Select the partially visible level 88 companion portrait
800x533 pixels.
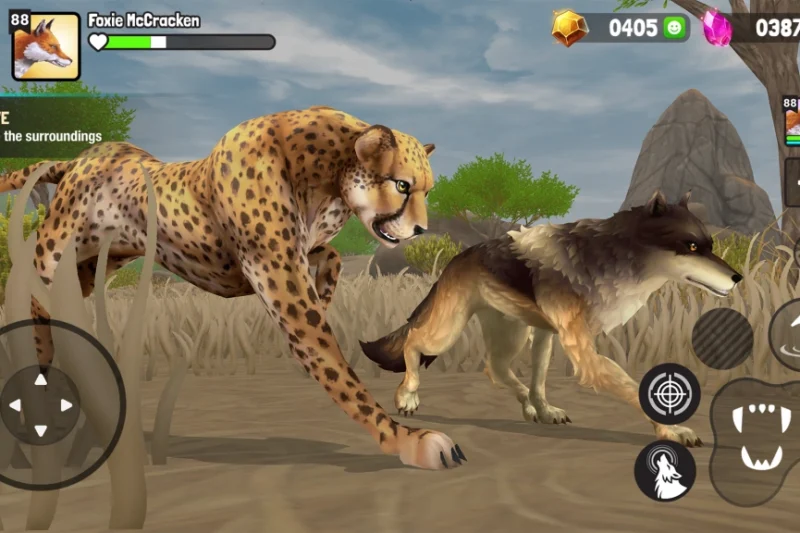click(x=791, y=120)
